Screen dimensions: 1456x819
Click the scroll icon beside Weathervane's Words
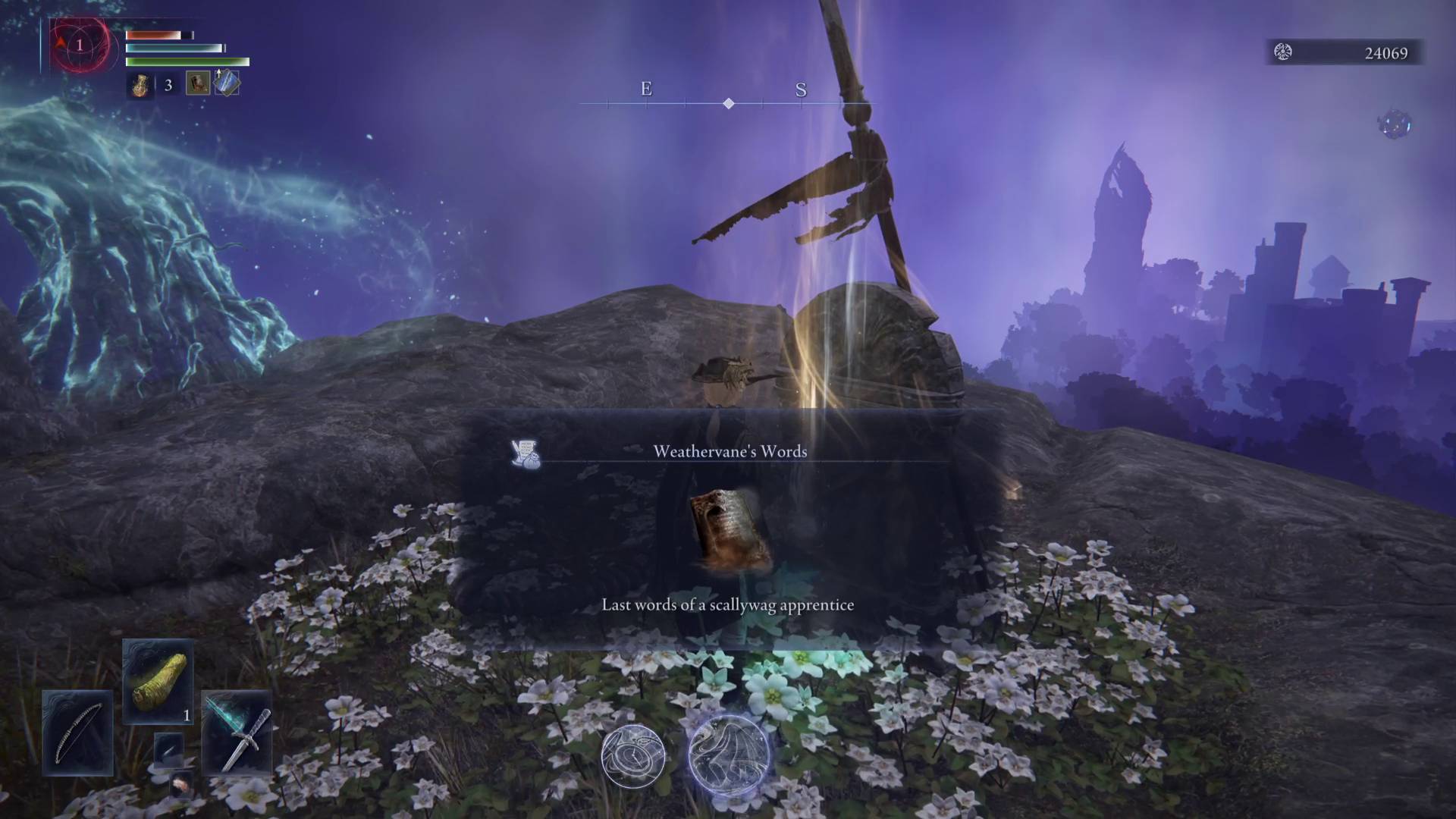526,453
